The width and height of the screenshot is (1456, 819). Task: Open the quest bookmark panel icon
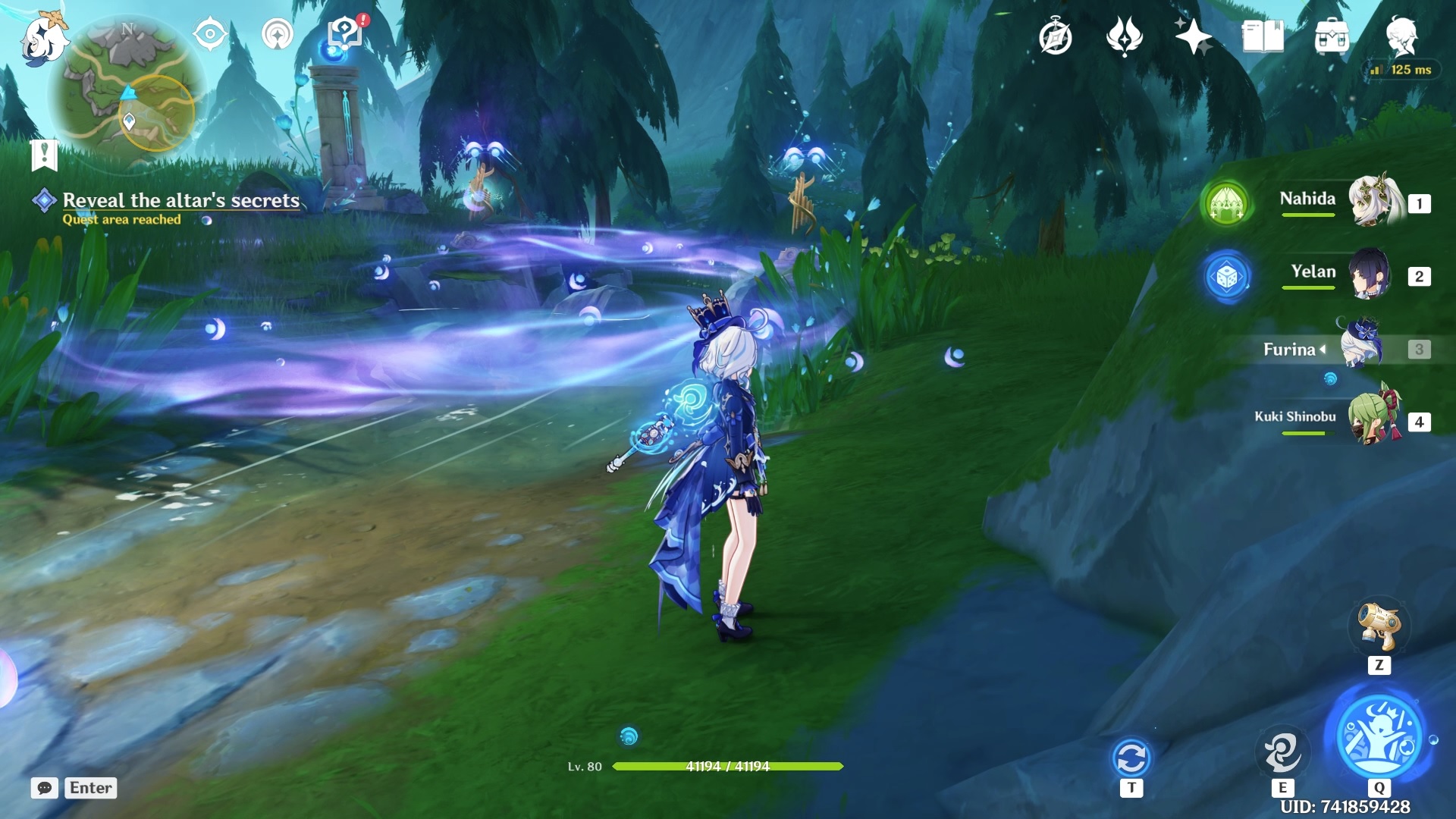pyautogui.click(x=45, y=155)
